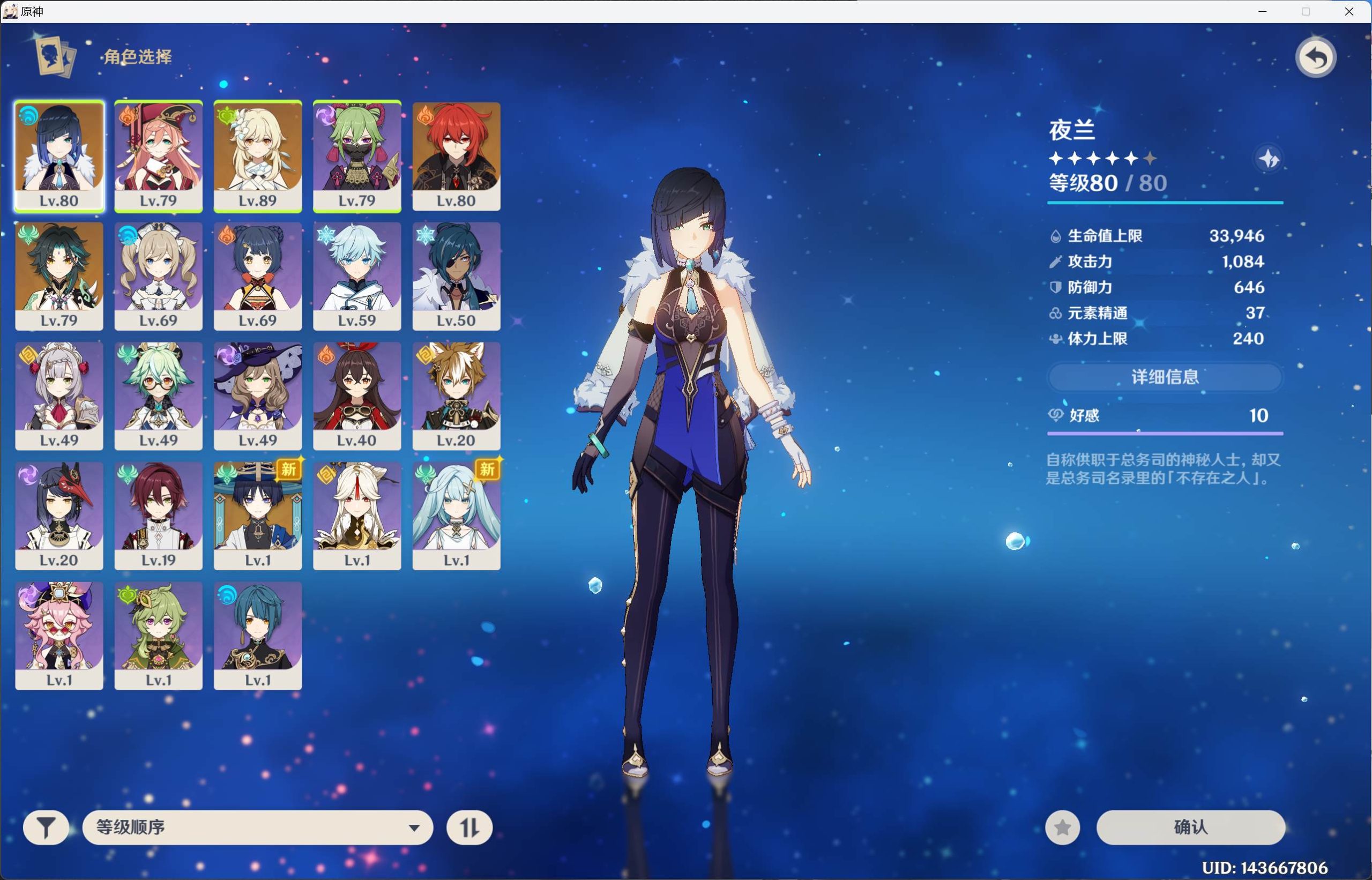This screenshot has width=1372, height=880.
Task: Select Noelle's Lv.49 character card
Action: pyautogui.click(x=59, y=396)
